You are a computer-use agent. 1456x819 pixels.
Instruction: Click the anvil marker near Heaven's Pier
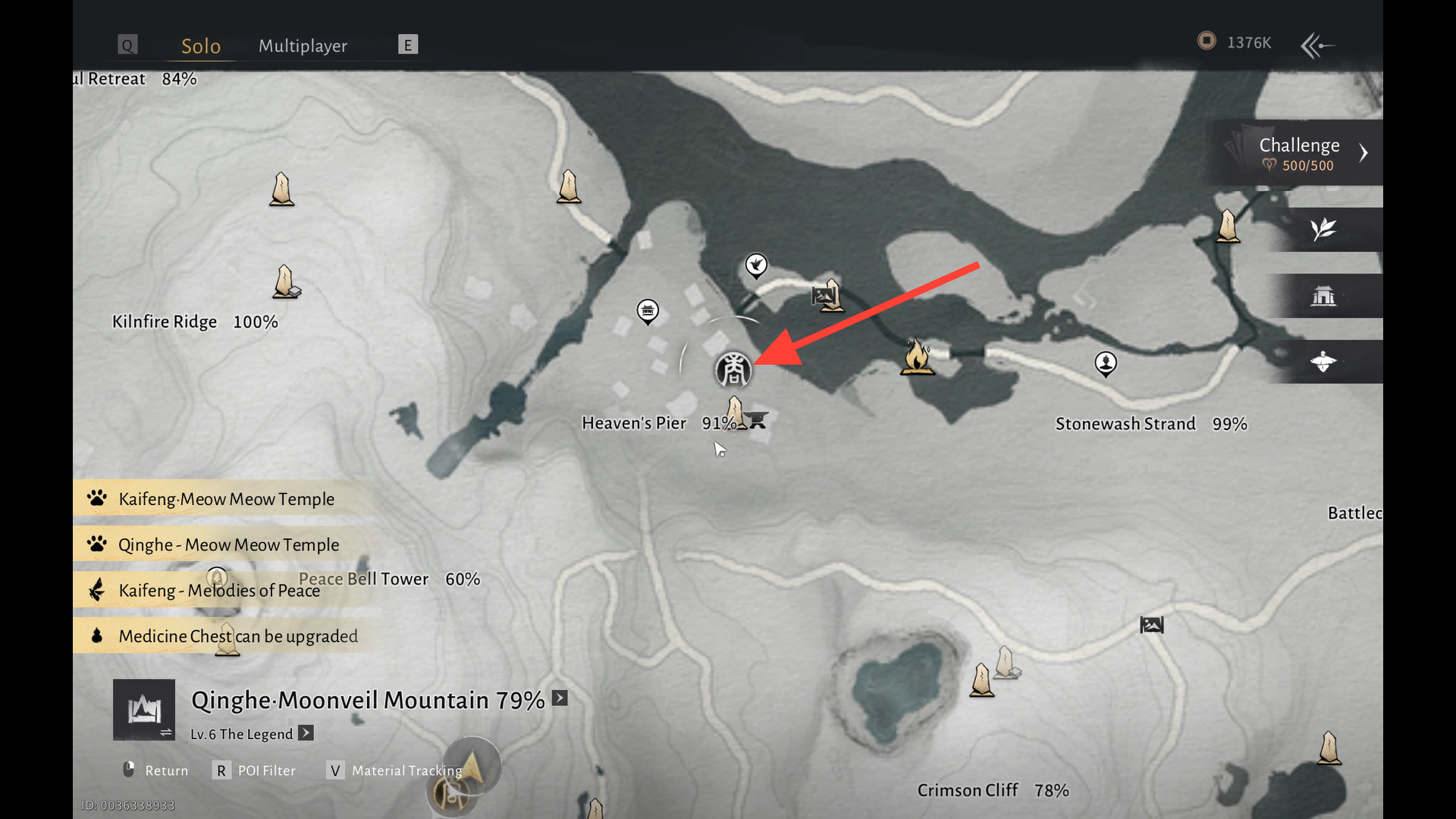pos(756,419)
